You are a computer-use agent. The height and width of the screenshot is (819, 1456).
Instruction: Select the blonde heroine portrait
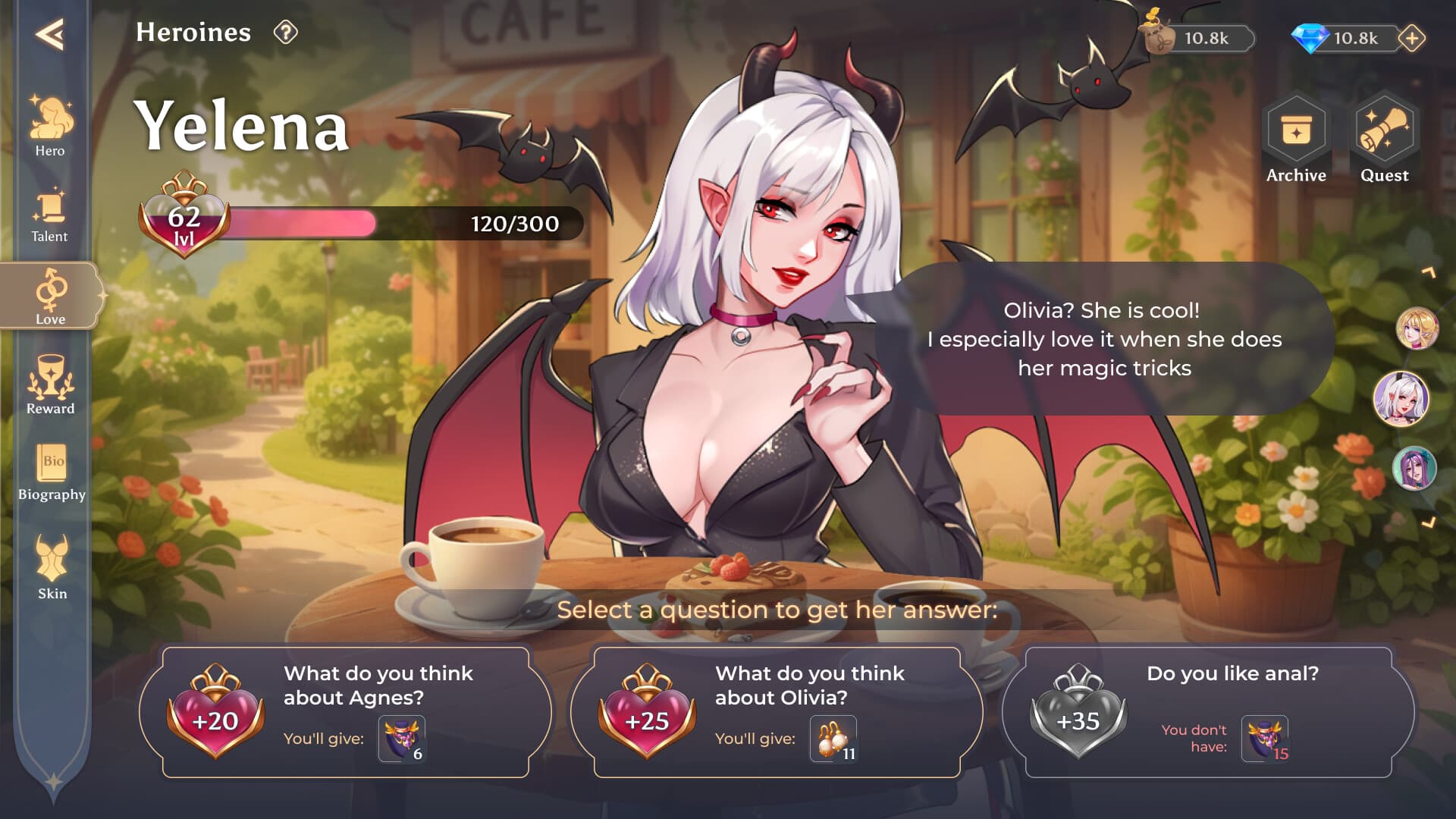click(x=1417, y=328)
